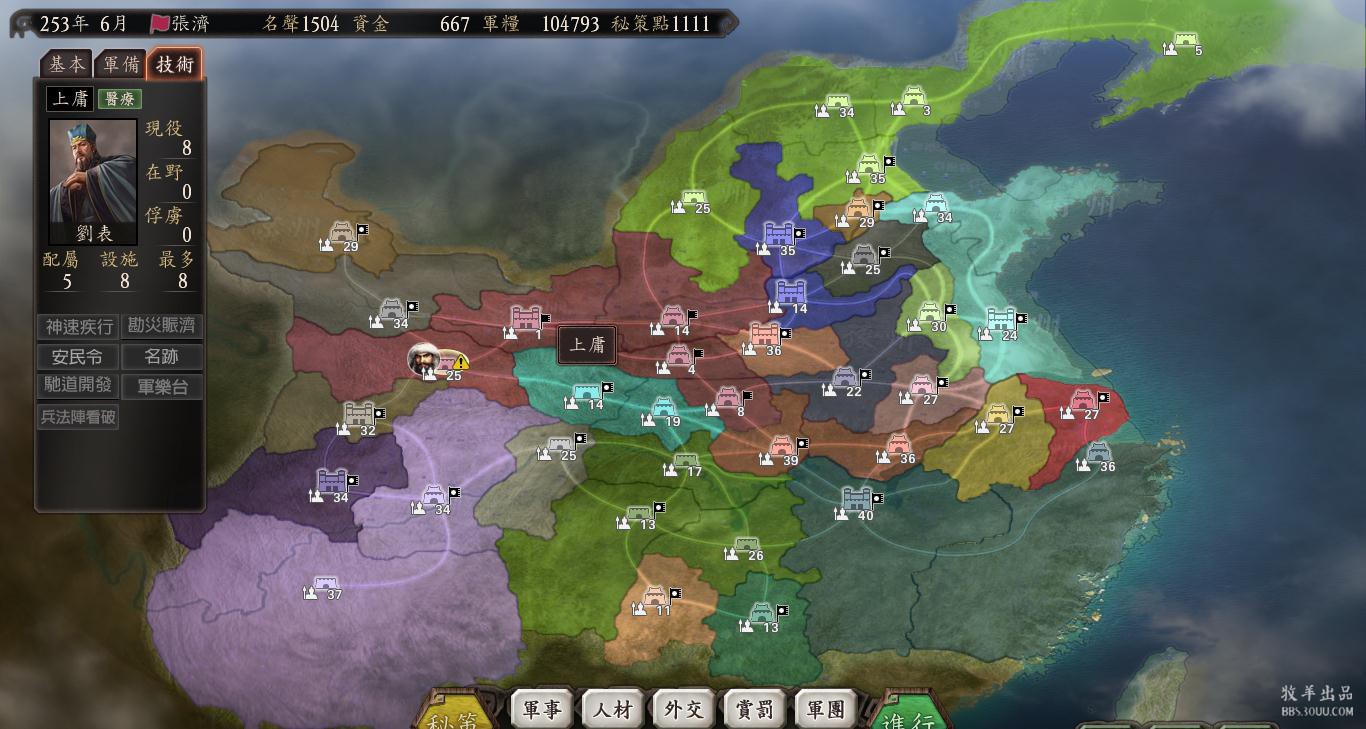Click 進行 to advance the turn
The image size is (1366, 729).
[908, 715]
